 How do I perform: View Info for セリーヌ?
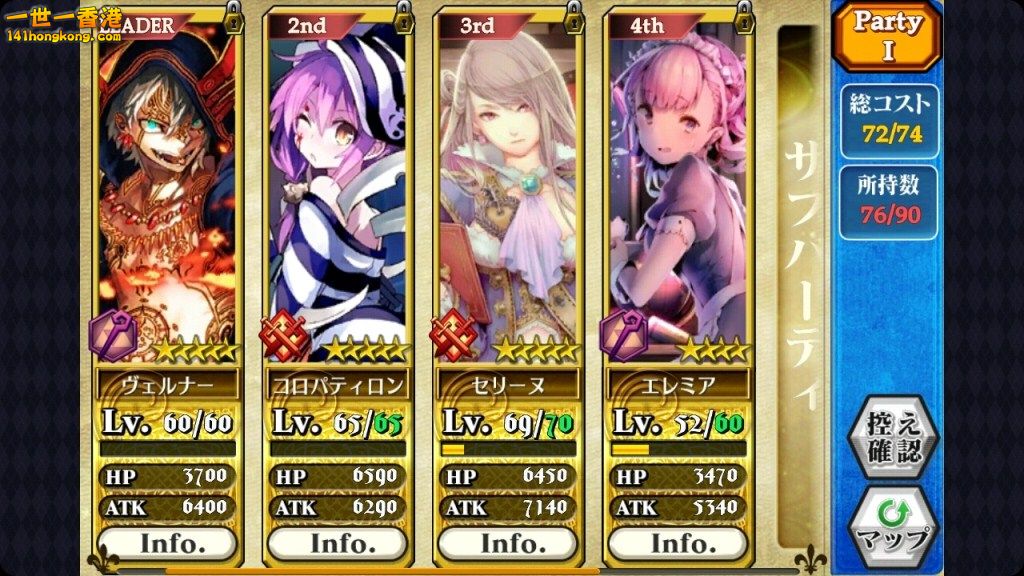click(x=507, y=543)
